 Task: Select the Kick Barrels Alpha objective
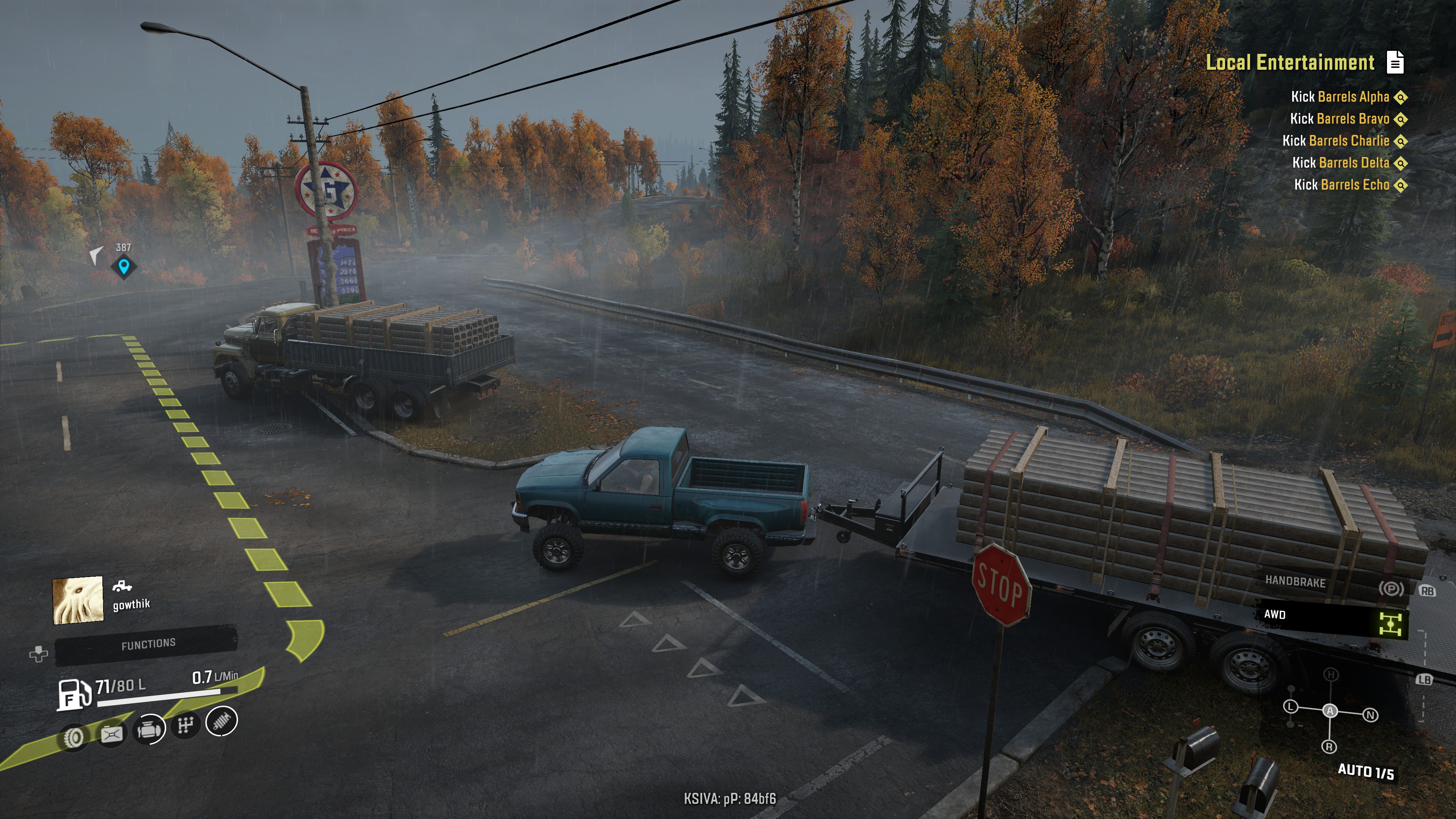click(x=1340, y=97)
